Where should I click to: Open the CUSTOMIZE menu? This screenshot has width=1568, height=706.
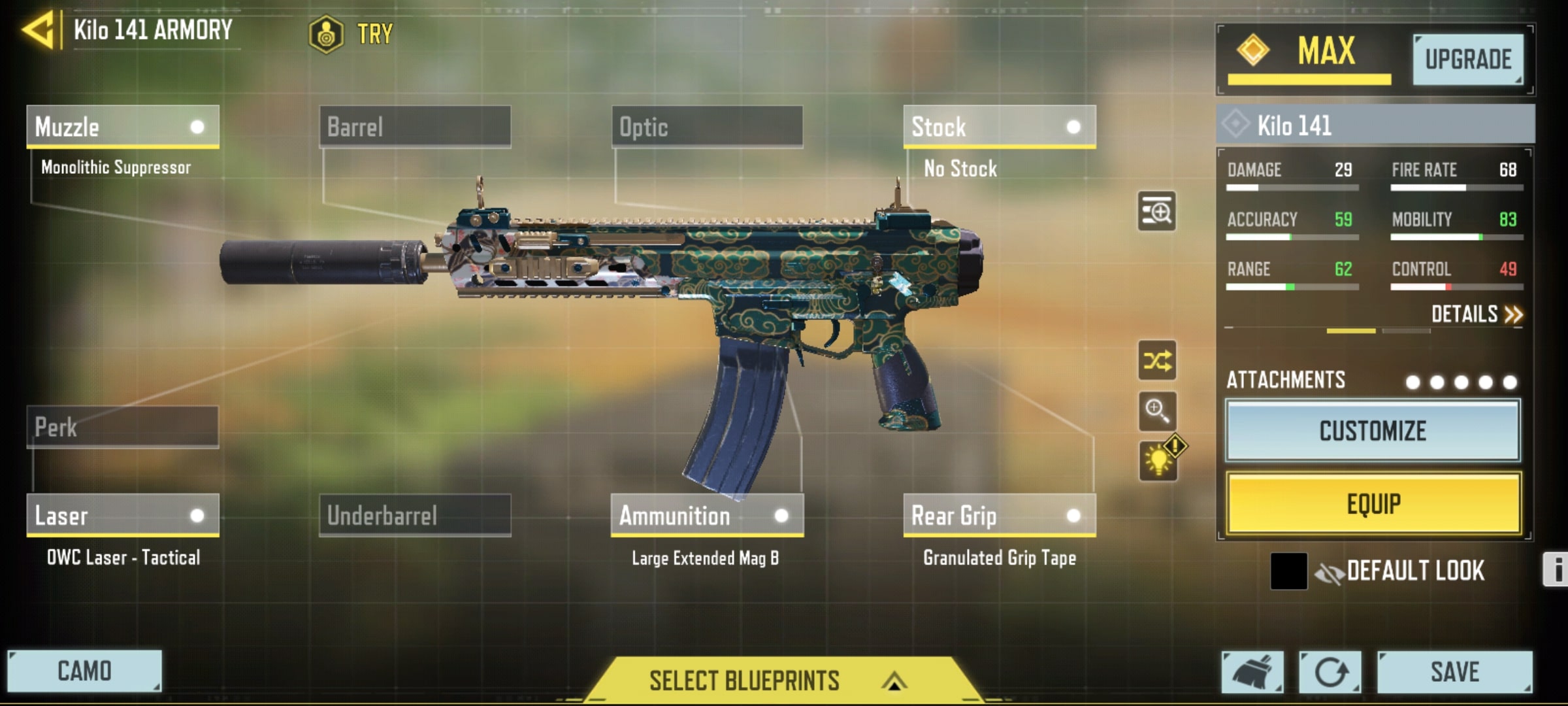coord(1373,431)
